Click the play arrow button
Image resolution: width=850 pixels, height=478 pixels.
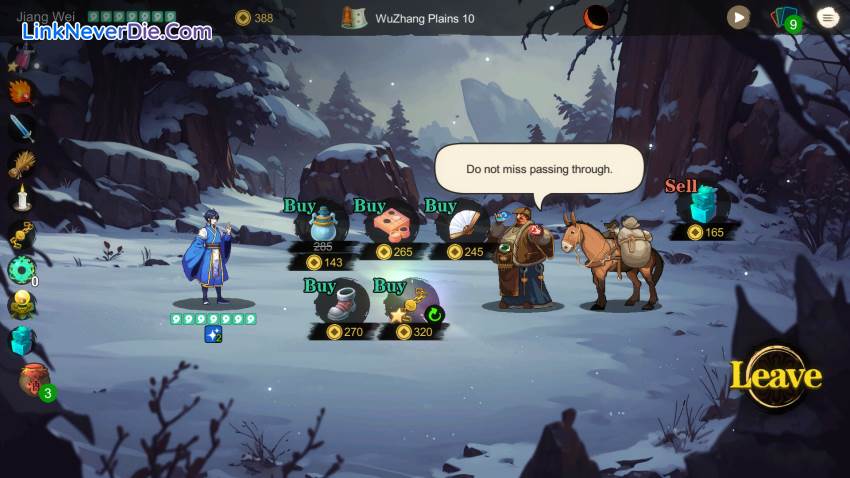click(738, 17)
